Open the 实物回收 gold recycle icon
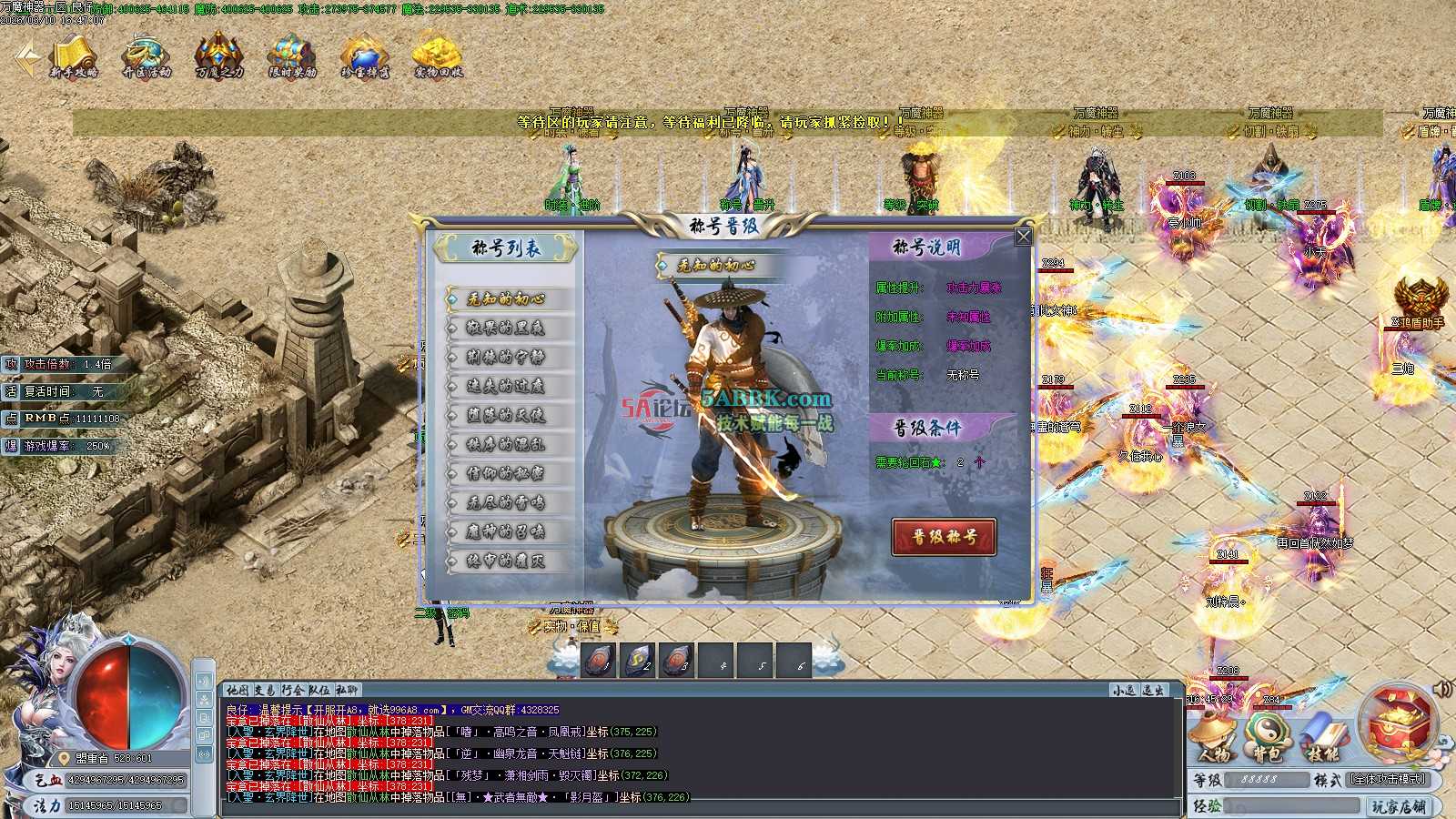Image resolution: width=1456 pixels, height=819 pixels. click(x=438, y=56)
